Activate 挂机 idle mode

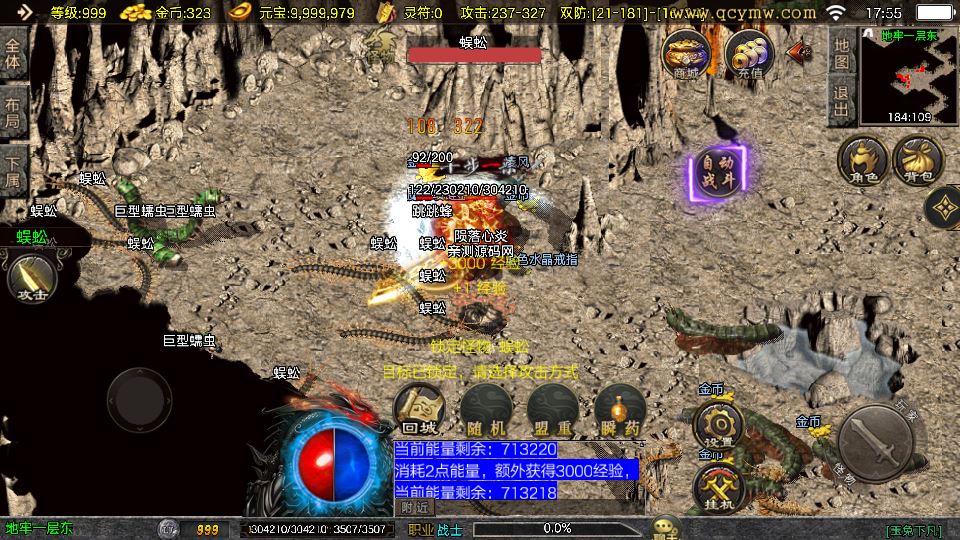point(718,487)
